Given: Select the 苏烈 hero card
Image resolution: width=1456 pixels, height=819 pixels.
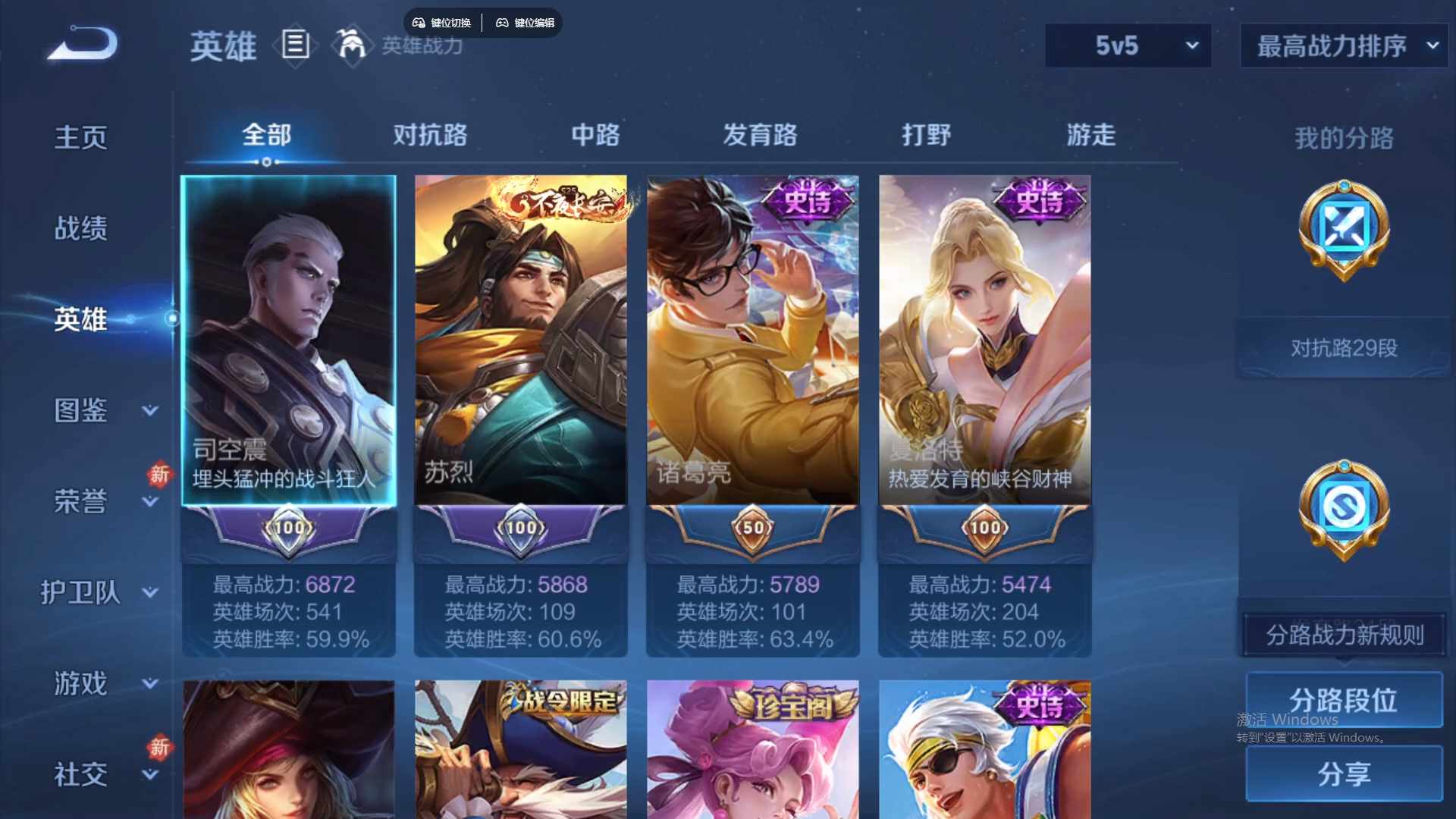Looking at the screenshot, I should 520,341.
